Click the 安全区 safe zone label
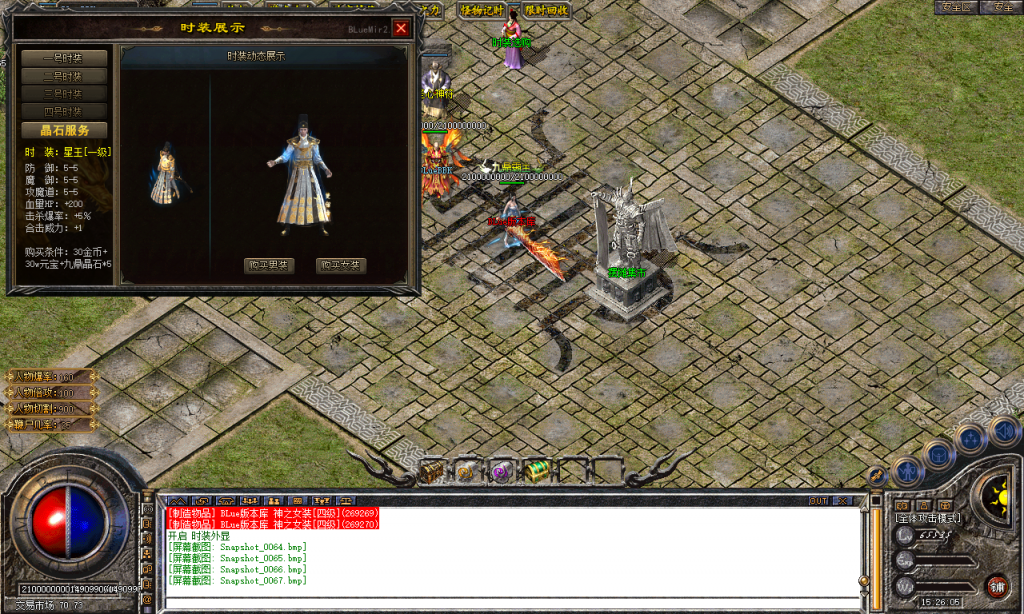1024x614 pixels. (956, 7)
